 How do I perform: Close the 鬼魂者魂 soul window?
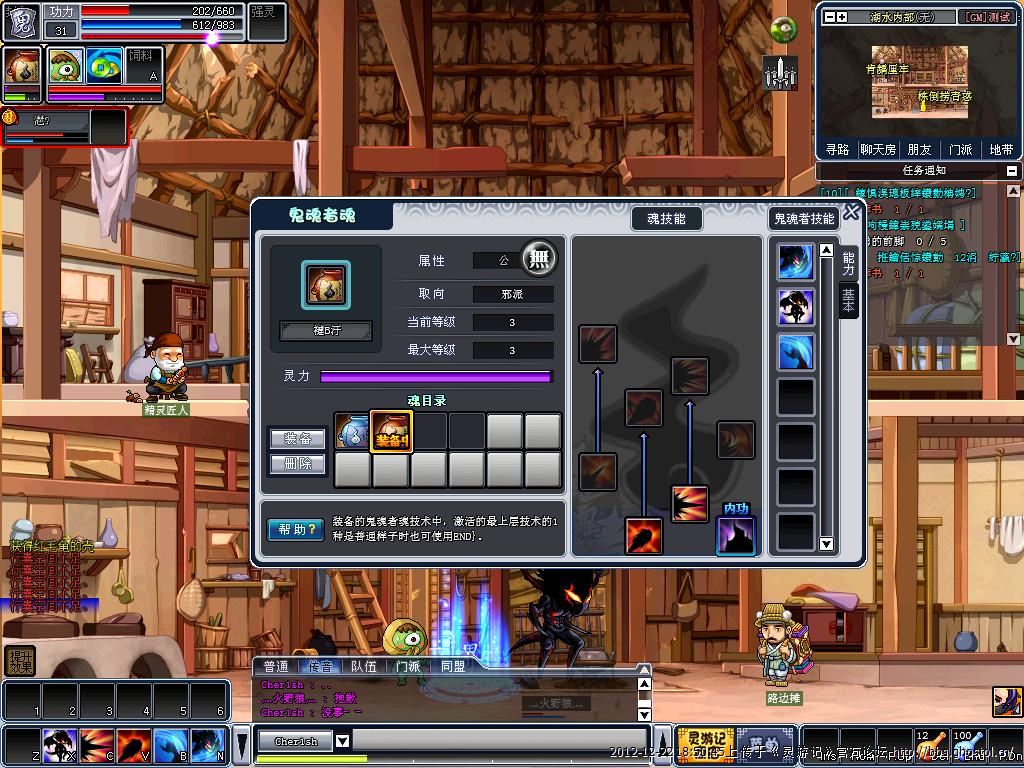(851, 212)
